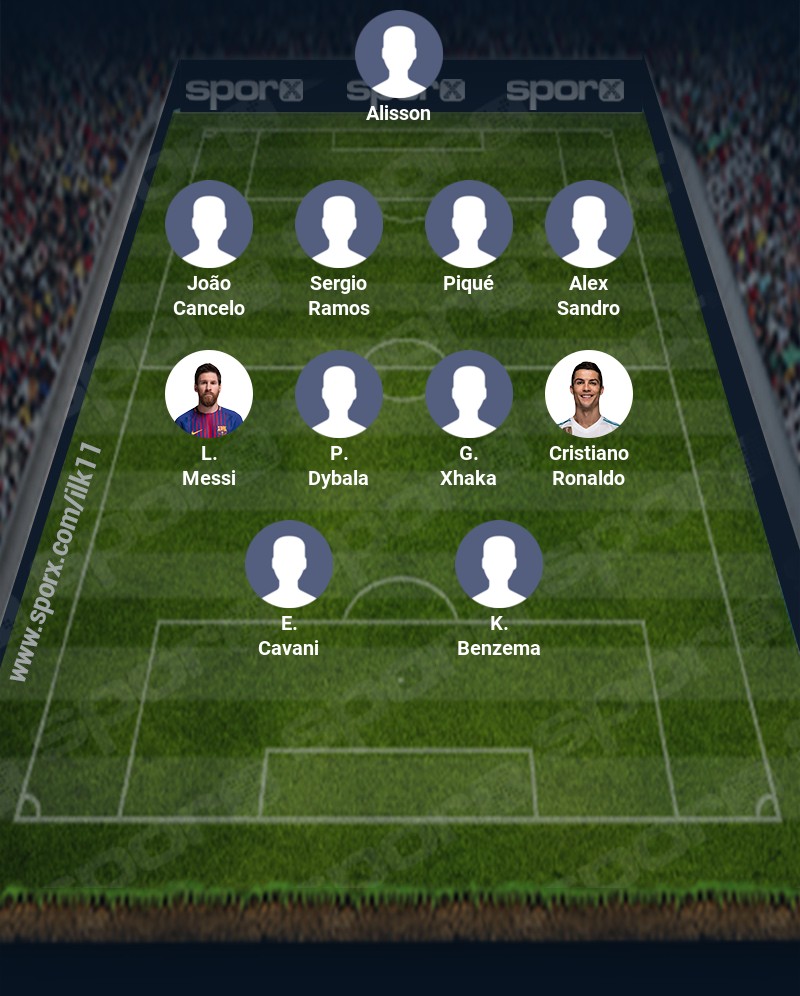Pick the Alex Sandro player slot
The height and width of the screenshot is (996, 800).
click(x=589, y=224)
